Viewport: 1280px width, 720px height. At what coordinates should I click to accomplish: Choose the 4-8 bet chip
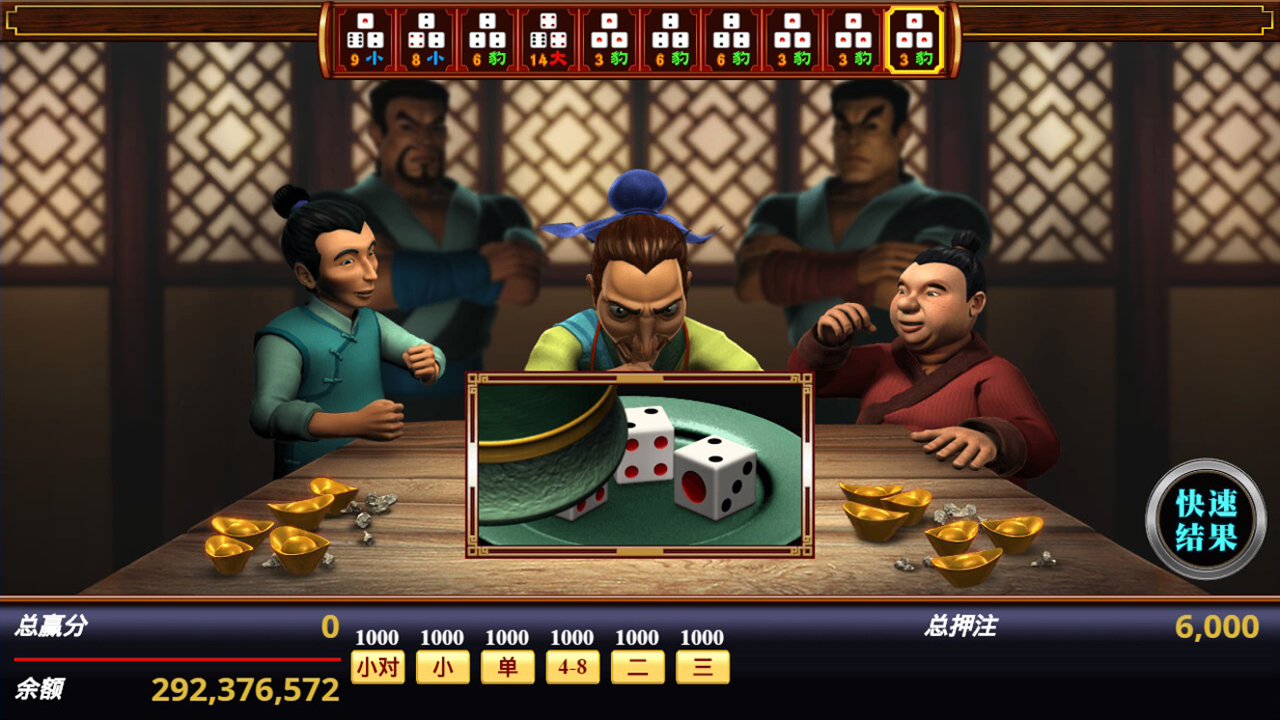pyautogui.click(x=572, y=667)
